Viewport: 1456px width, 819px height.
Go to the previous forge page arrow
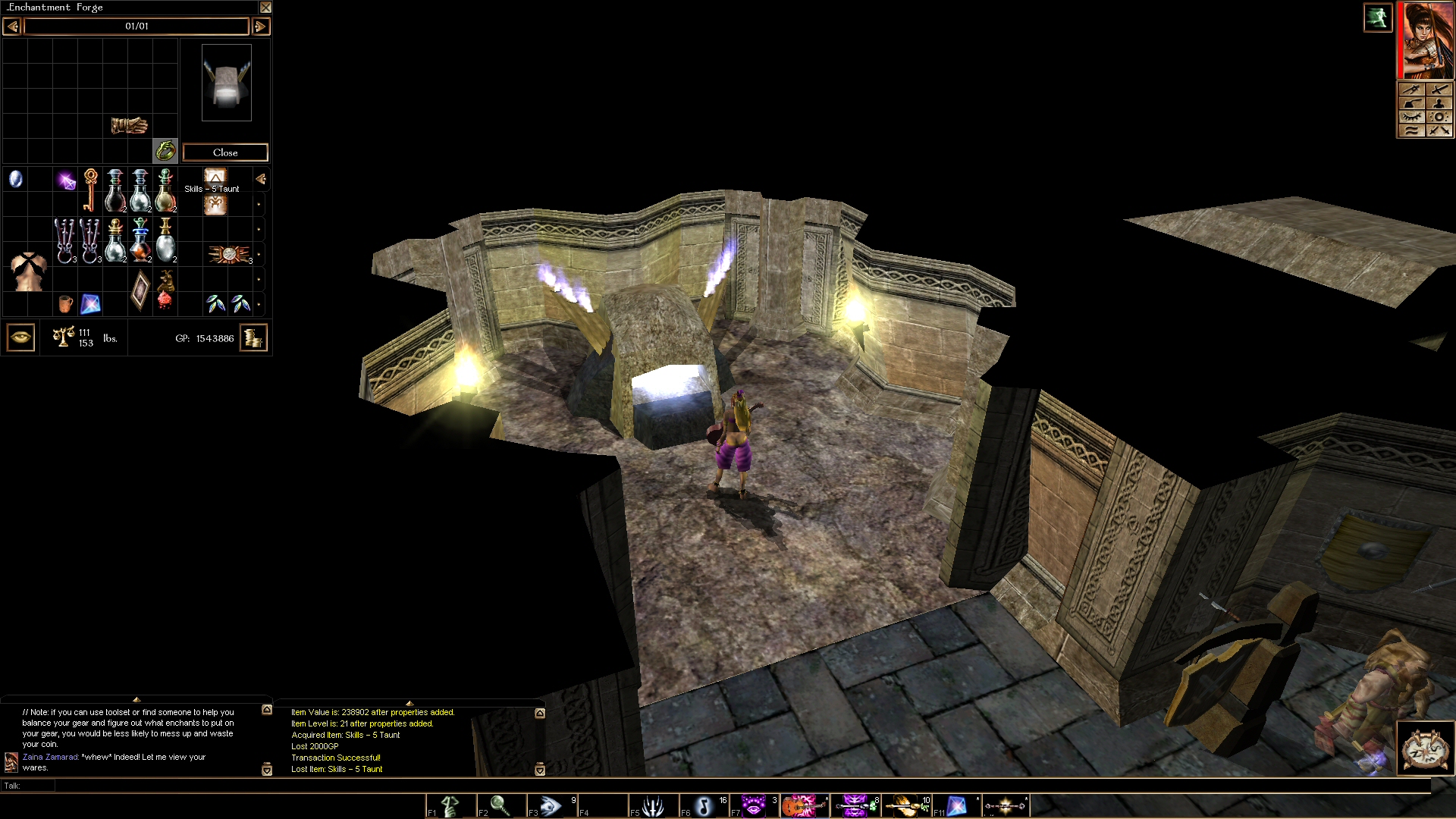click(12, 27)
